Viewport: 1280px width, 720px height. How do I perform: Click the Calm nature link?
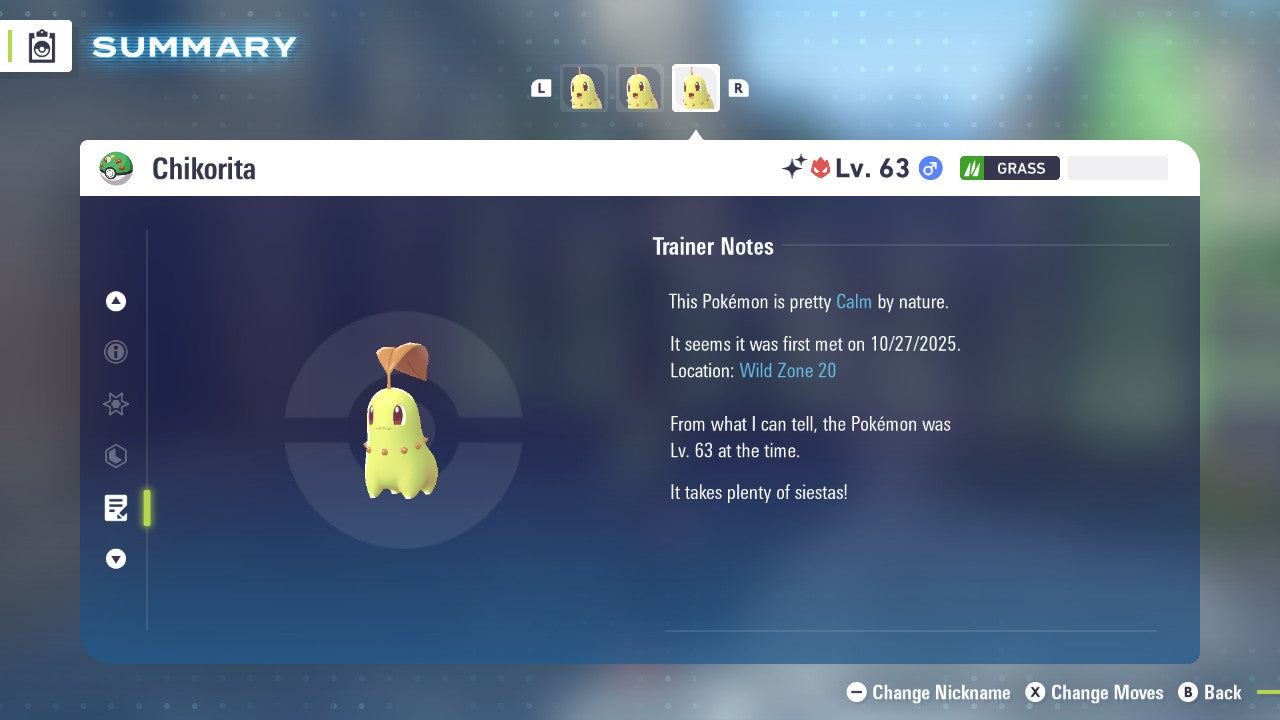point(853,301)
